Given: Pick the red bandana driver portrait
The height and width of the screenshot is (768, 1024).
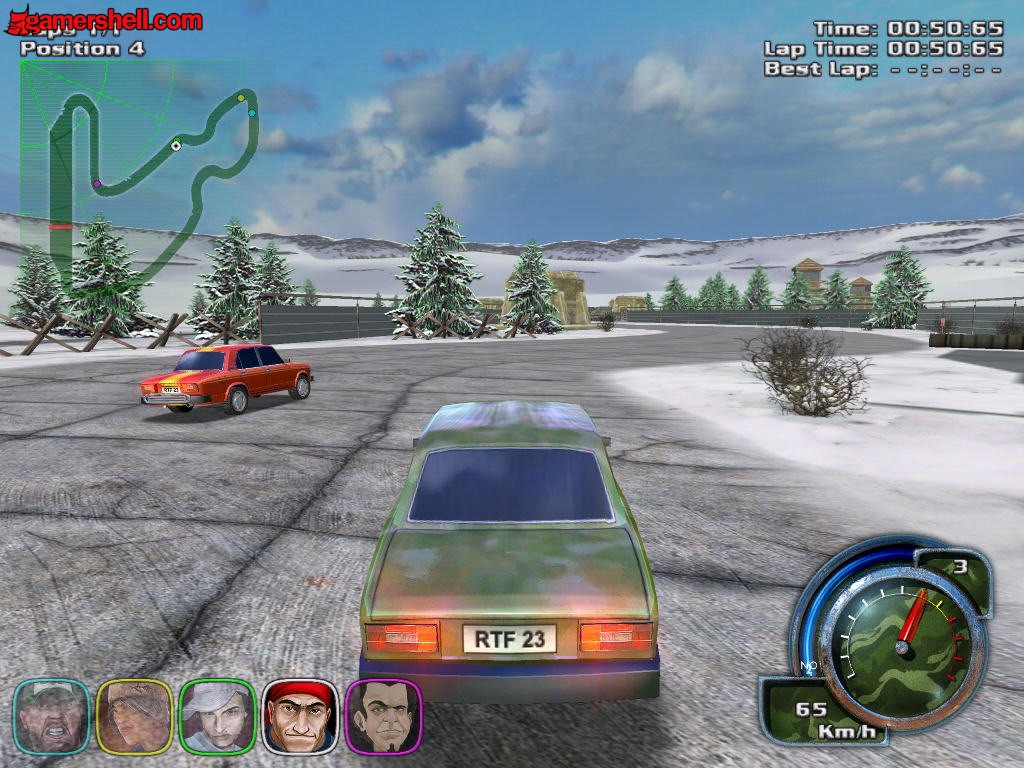Looking at the screenshot, I should [300, 716].
